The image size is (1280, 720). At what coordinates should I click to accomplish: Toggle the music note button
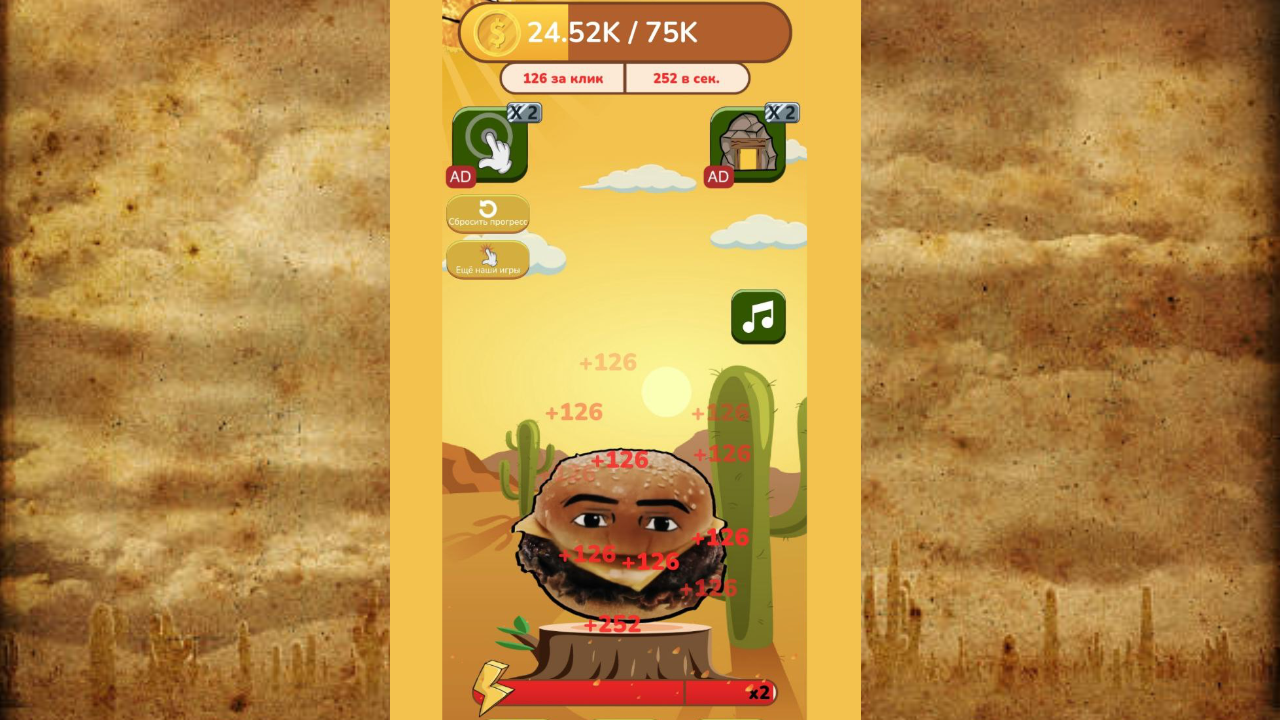pos(757,318)
